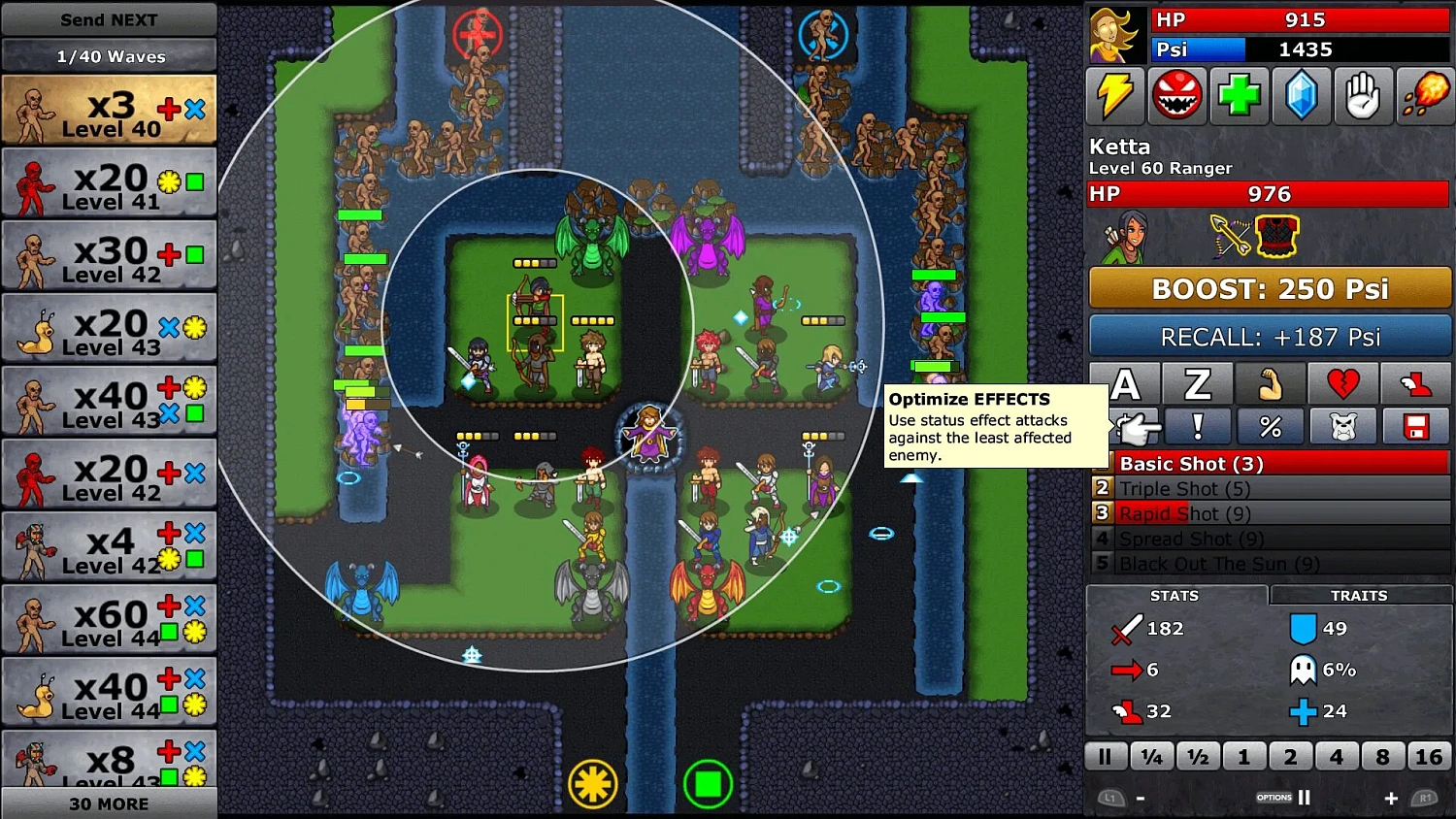Switch to the TRAITS tab
This screenshot has width=1456, height=819.
(1359, 595)
